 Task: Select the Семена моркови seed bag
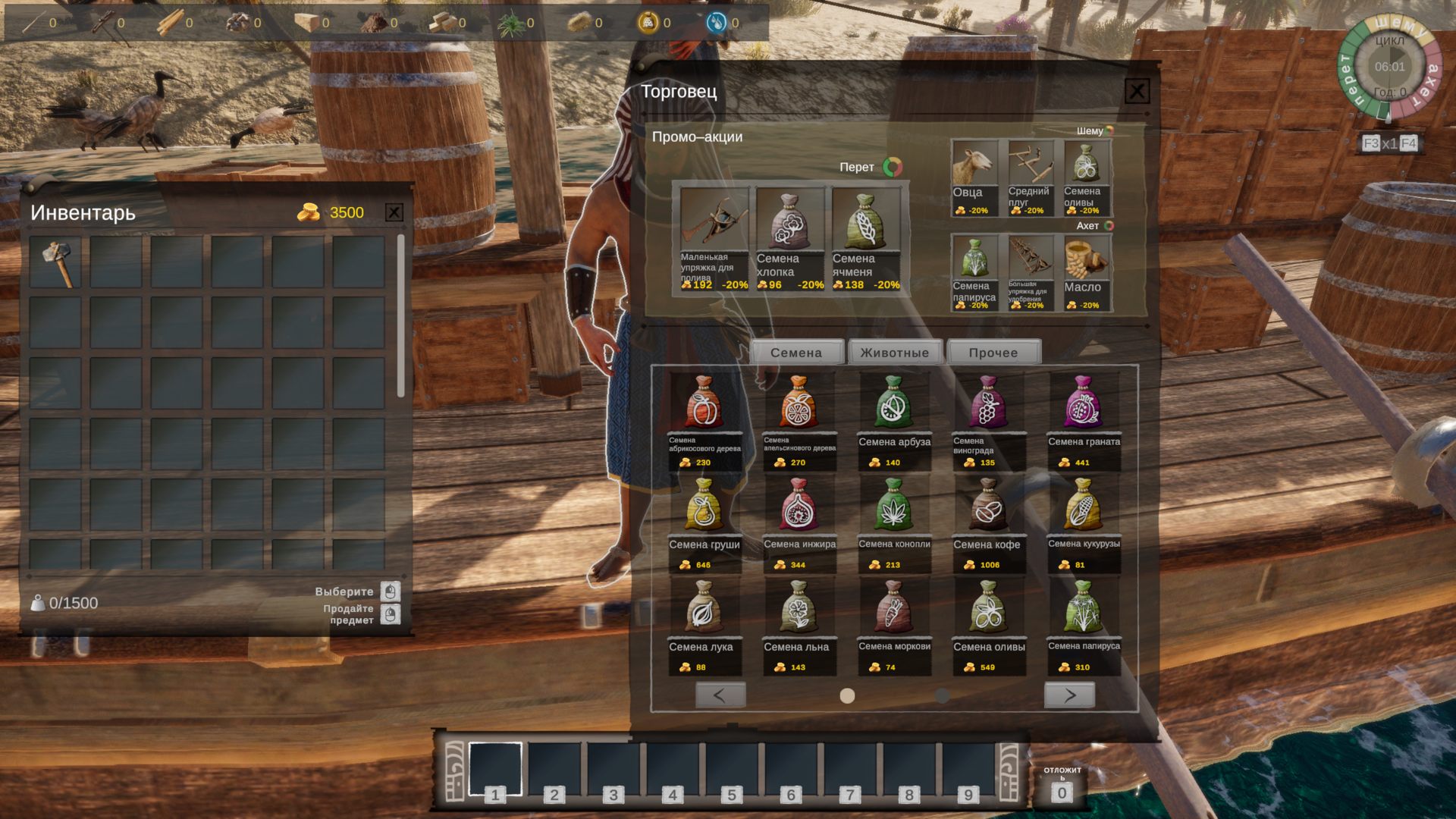point(894,626)
